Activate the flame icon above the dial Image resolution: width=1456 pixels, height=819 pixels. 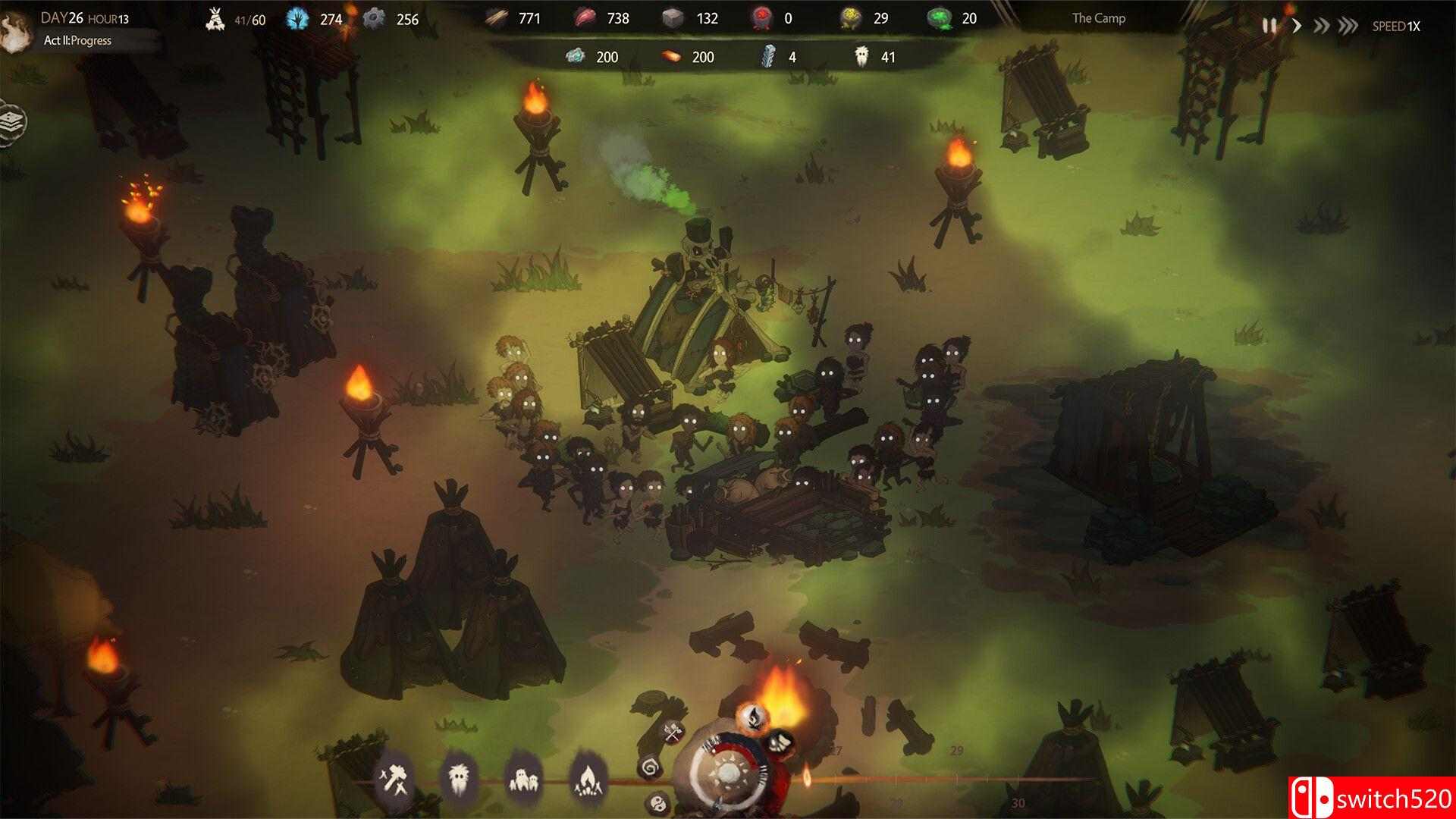pyautogui.click(x=752, y=716)
